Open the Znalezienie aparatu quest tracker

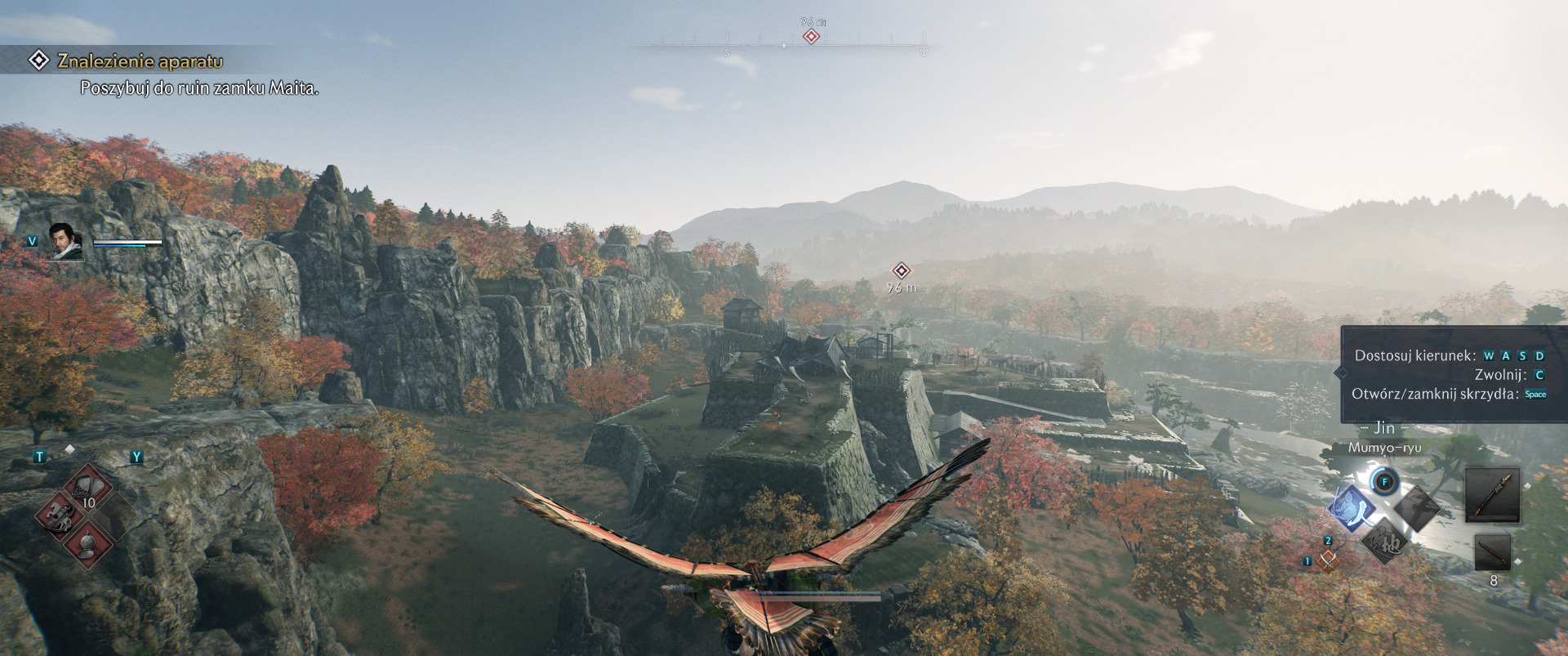tap(140, 61)
